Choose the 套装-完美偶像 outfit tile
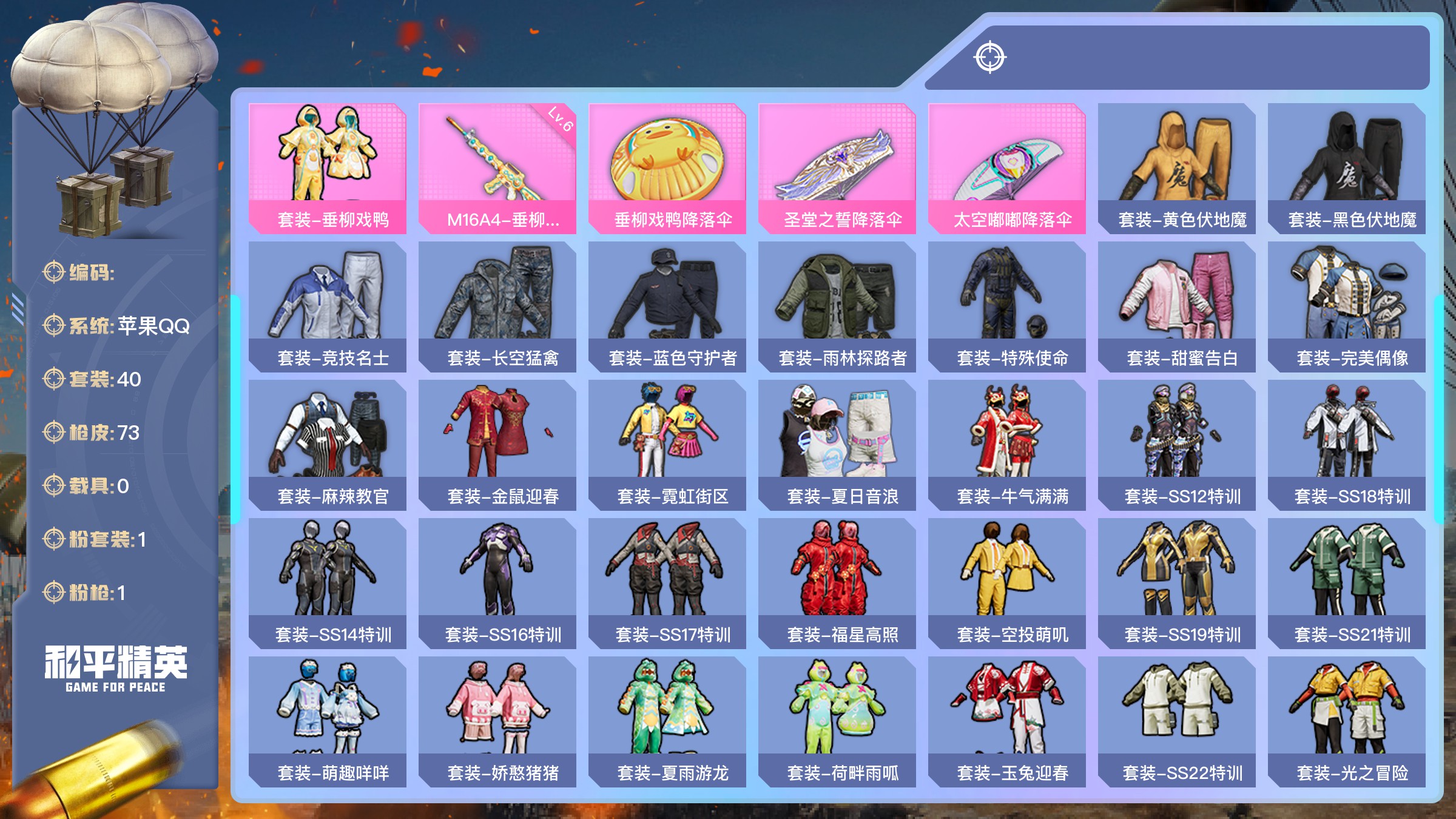 1347,306
